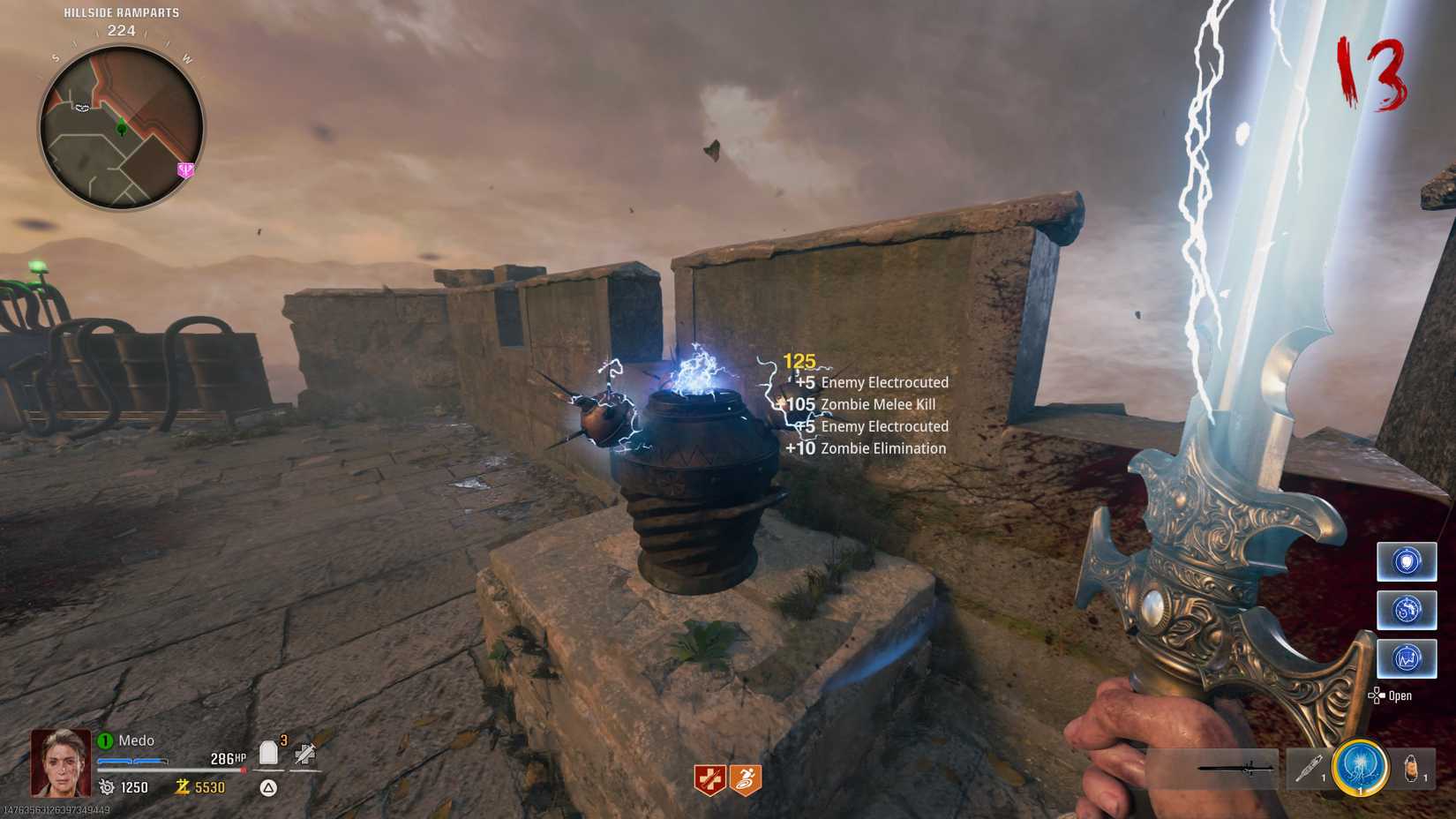Click the compass heading 224
The width and height of the screenshot is (1456, 819).
119,29
